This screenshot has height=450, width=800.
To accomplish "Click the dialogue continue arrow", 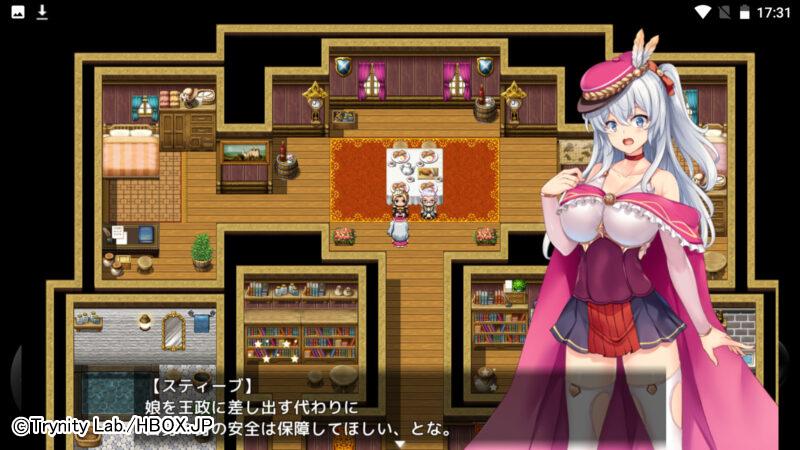I will coord(400,442).
